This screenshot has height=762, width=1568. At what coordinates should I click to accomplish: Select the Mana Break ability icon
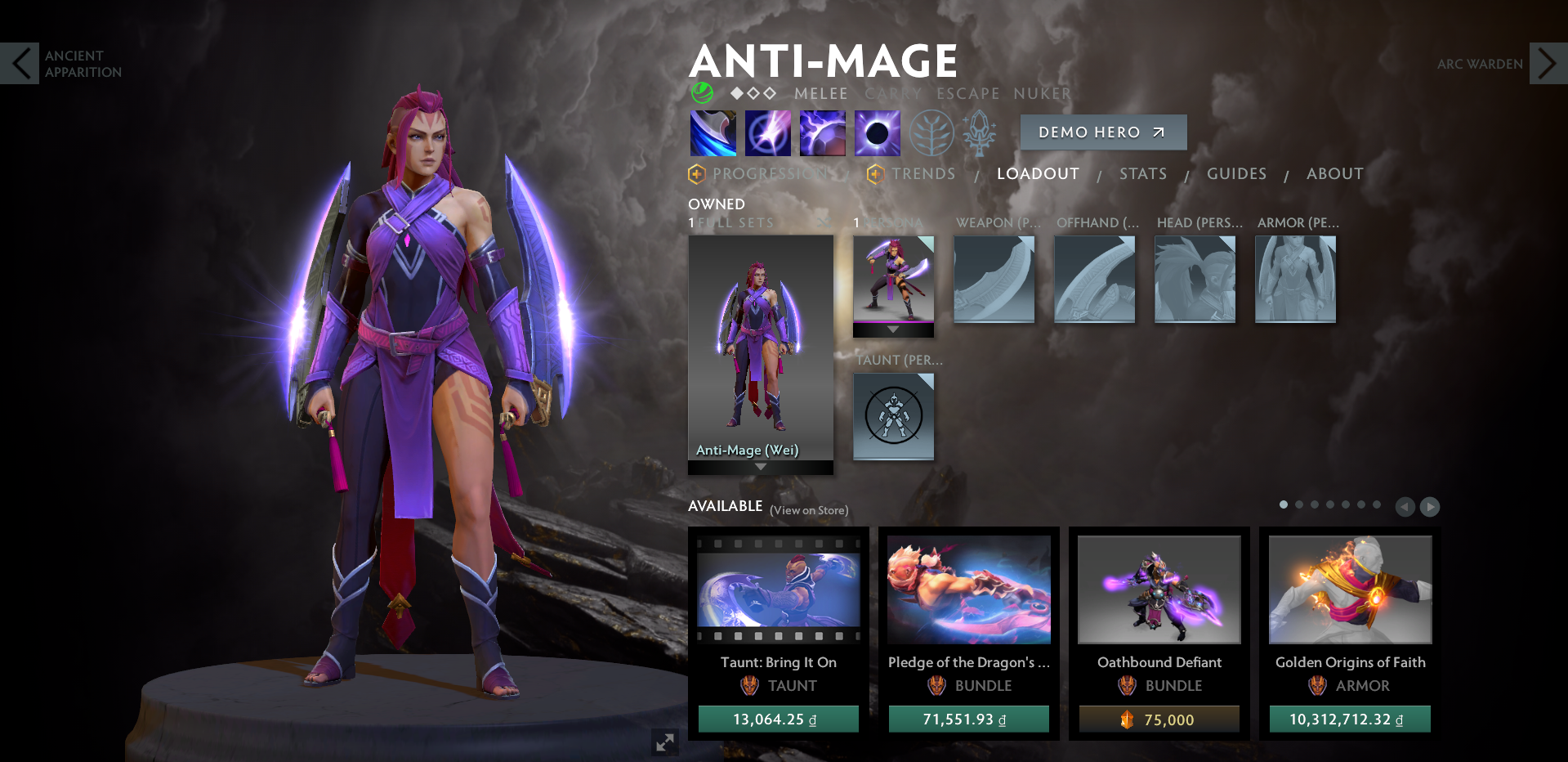point(713,132)
